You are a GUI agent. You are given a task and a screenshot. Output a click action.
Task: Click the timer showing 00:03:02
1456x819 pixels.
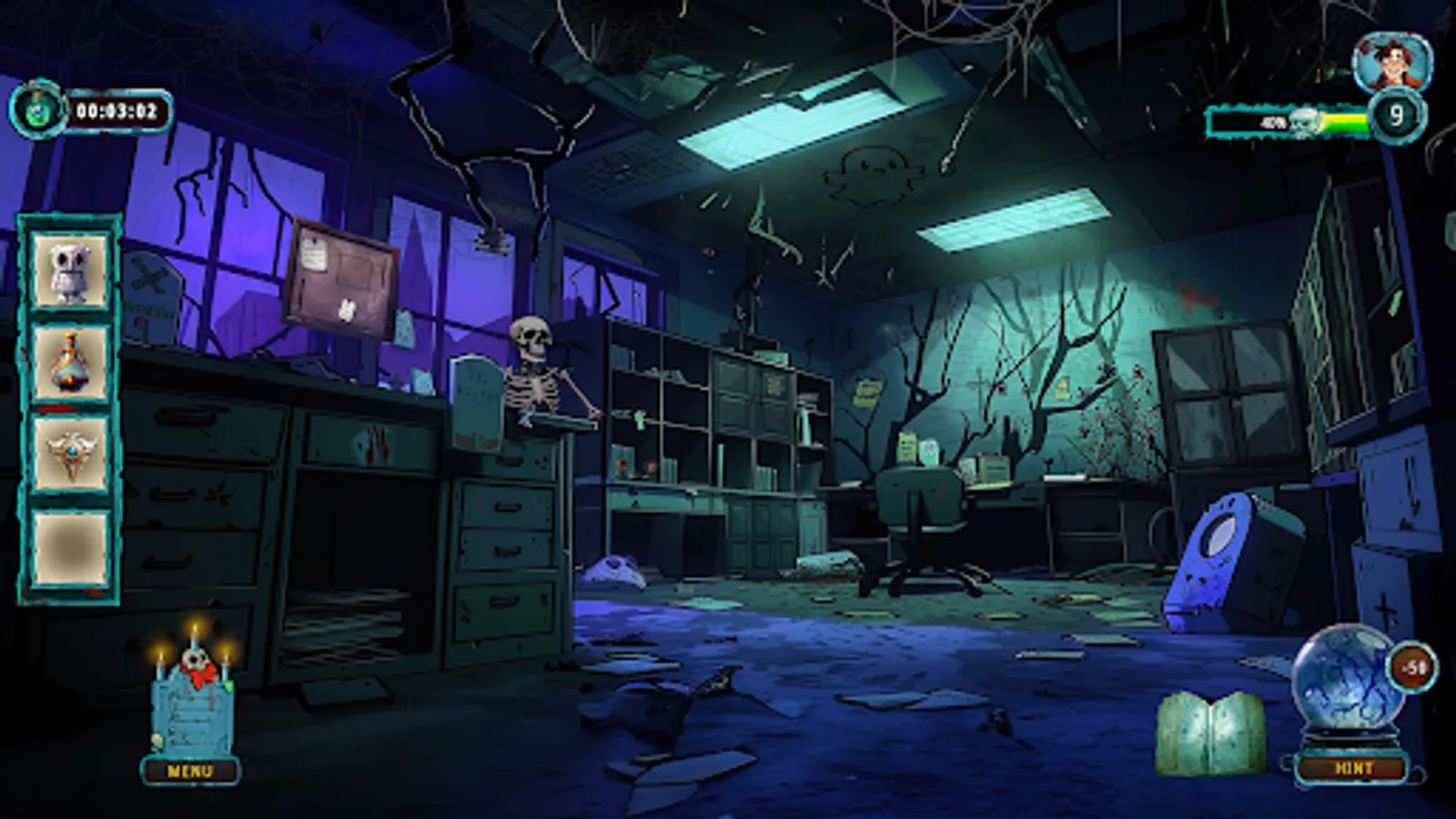coord(118,115)
